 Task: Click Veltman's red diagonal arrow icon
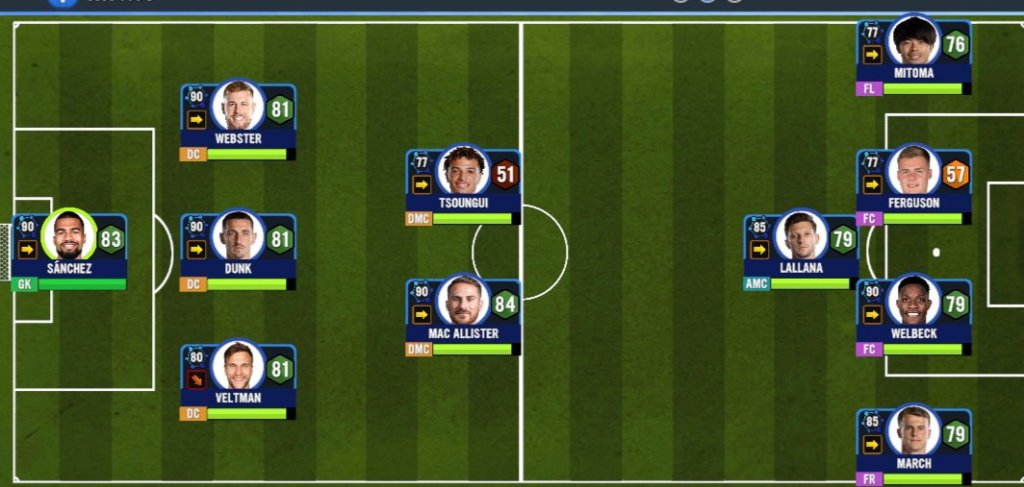(x=196, y=379)
